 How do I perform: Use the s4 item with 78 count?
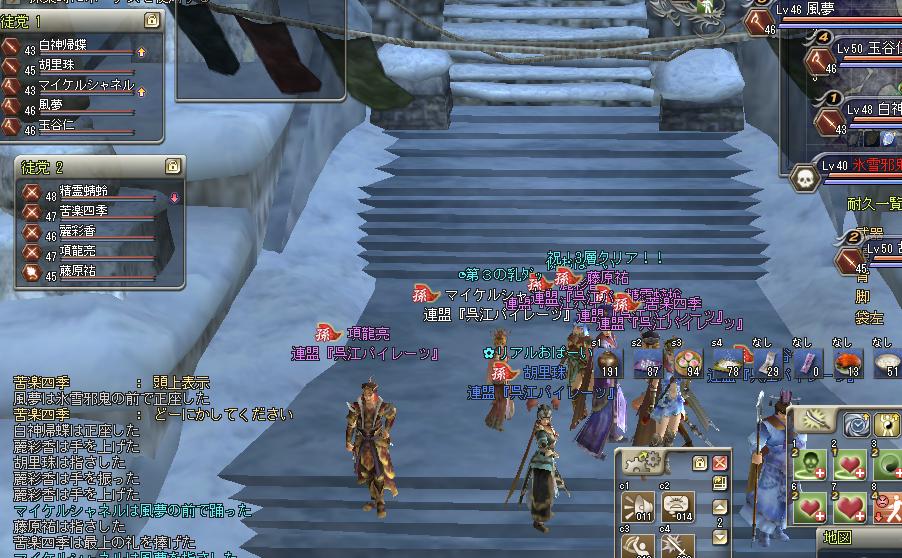[x=728, y=364]
